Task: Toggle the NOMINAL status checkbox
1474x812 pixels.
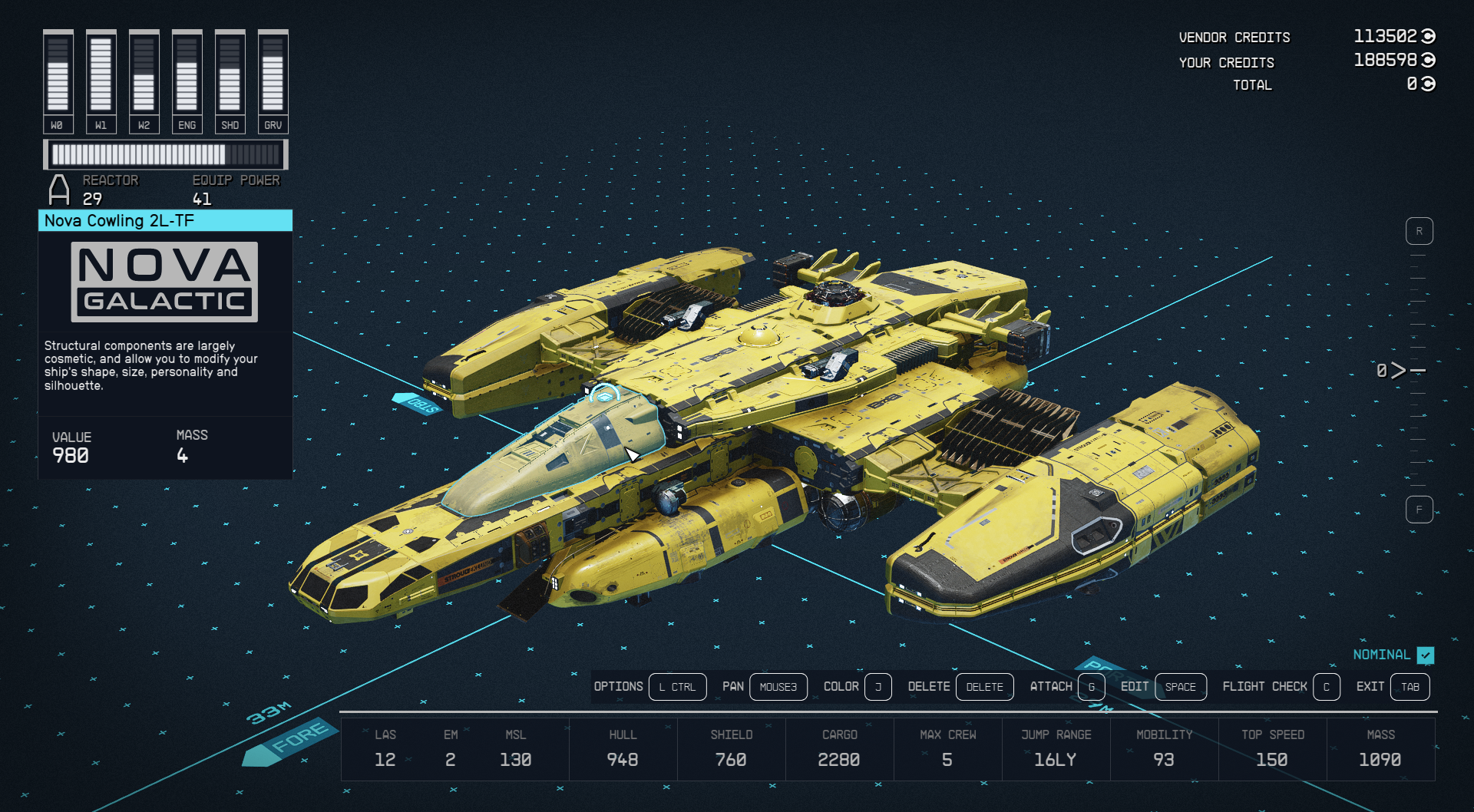Action: coord(1426,655)
